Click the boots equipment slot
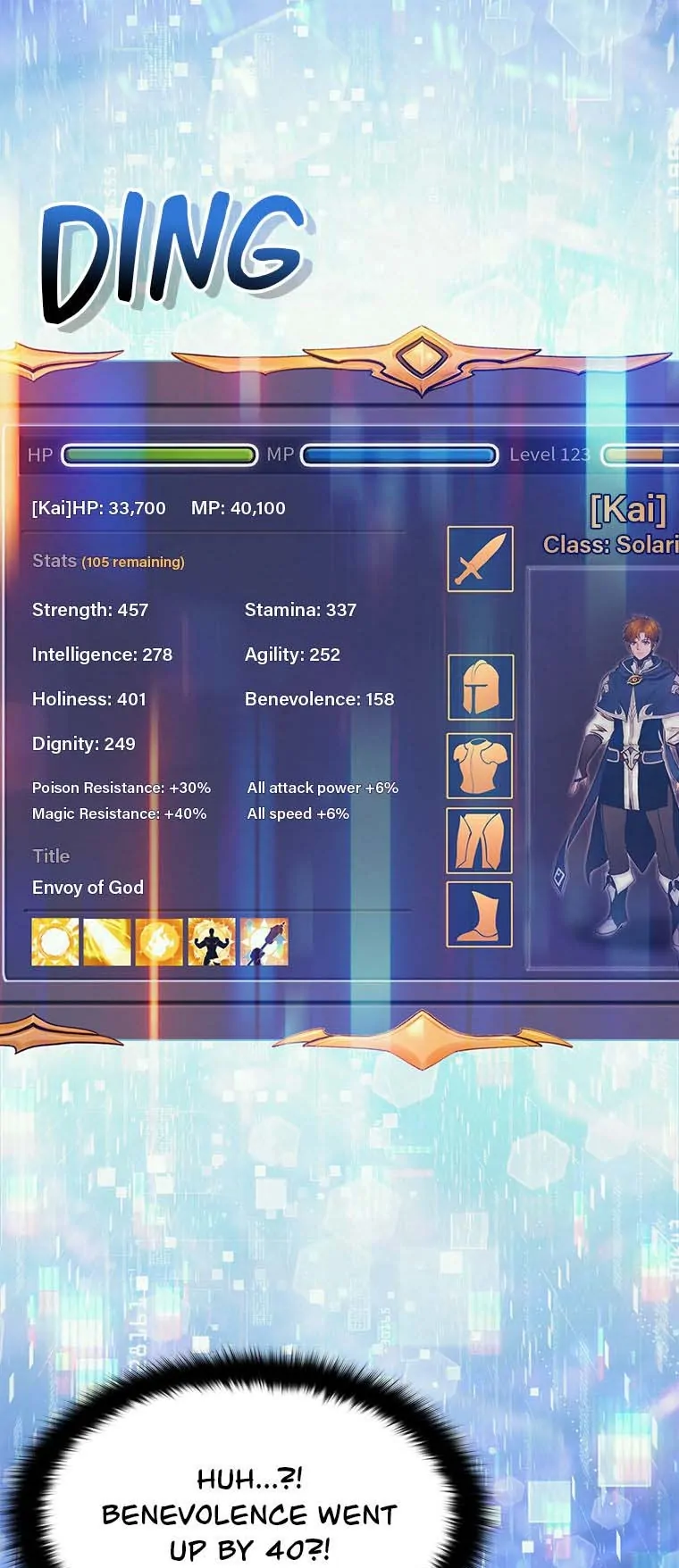679x1568 pixels. (480, 914)
